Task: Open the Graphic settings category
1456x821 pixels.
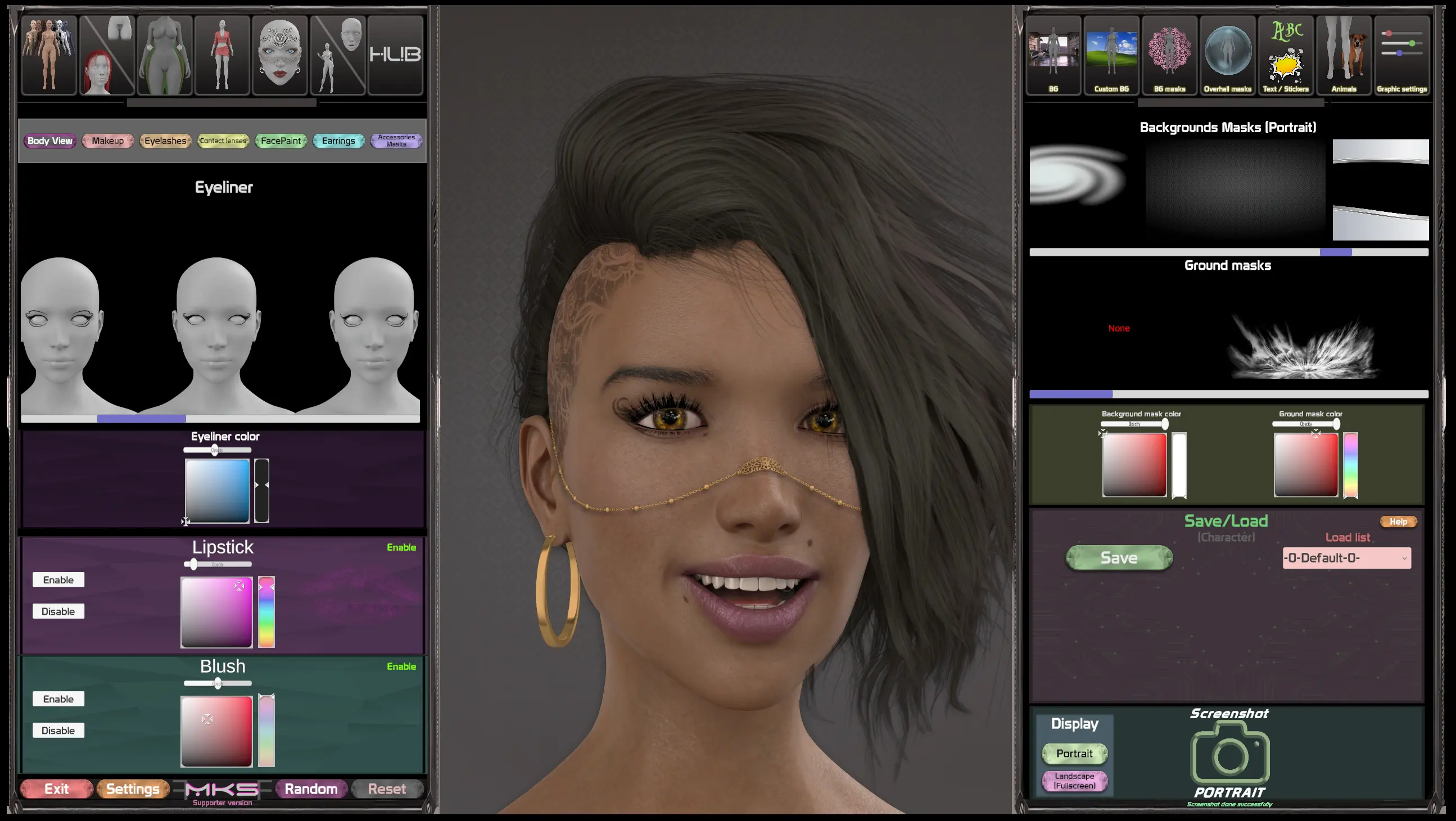Action: coord(1401,55)
